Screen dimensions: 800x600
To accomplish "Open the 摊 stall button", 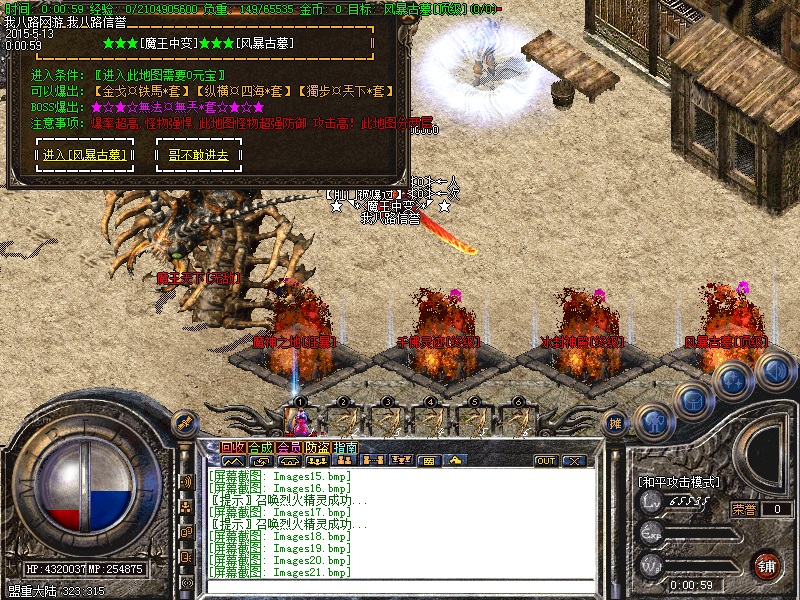I will point(615,423).
